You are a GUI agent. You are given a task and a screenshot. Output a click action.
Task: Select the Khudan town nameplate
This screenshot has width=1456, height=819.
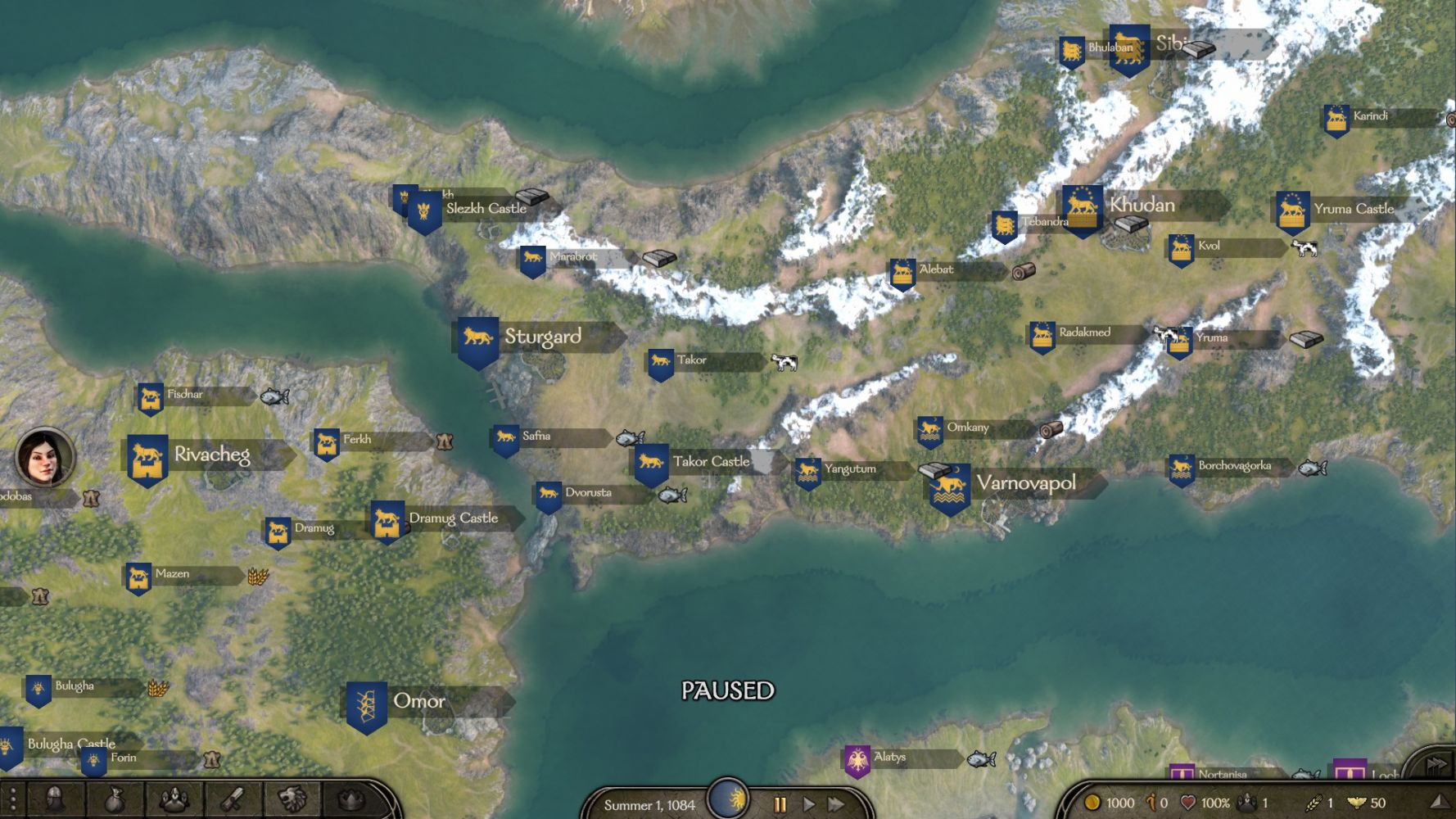click(x=1142, y=205)
